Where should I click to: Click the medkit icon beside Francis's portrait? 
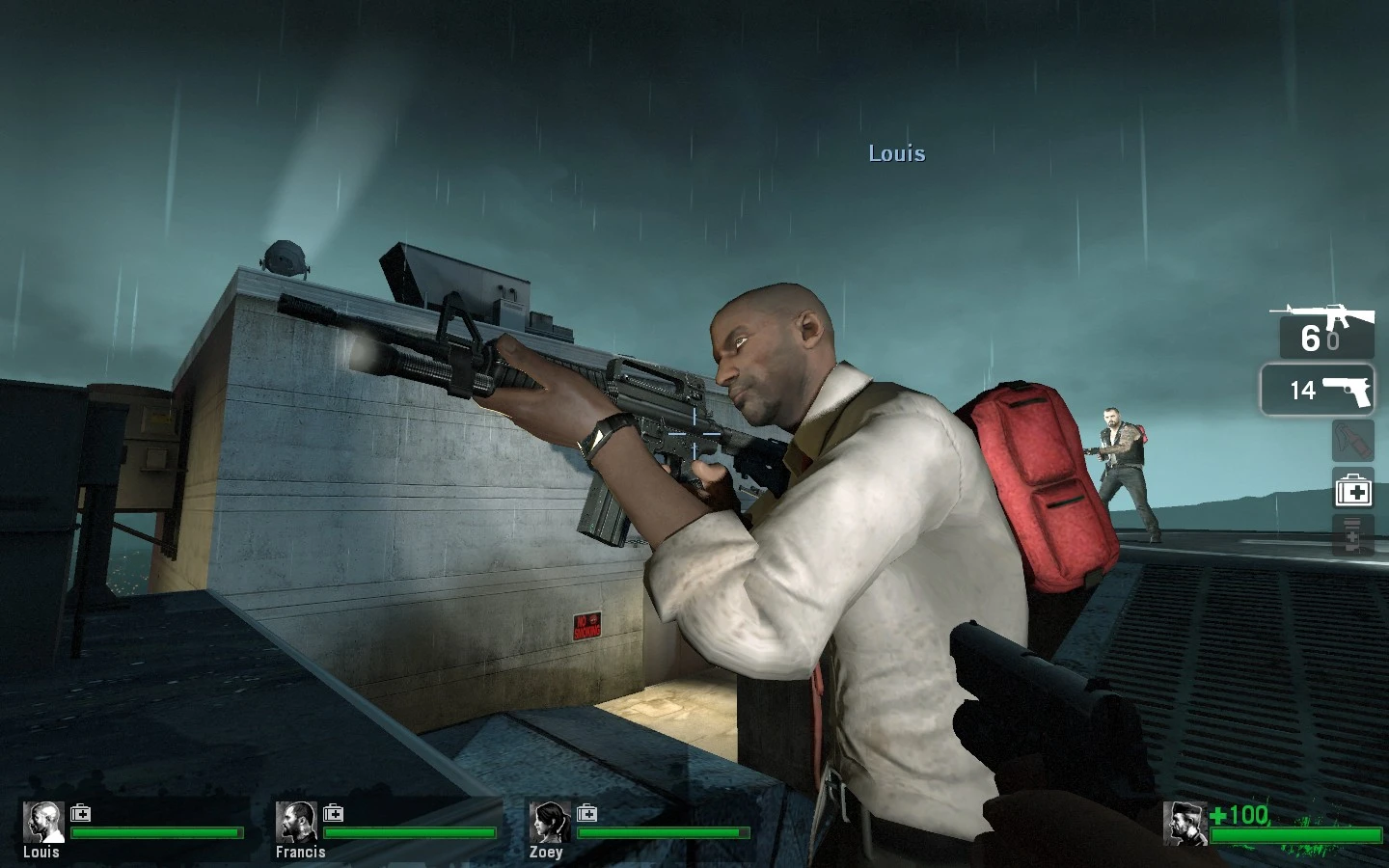tap(333, 813)
